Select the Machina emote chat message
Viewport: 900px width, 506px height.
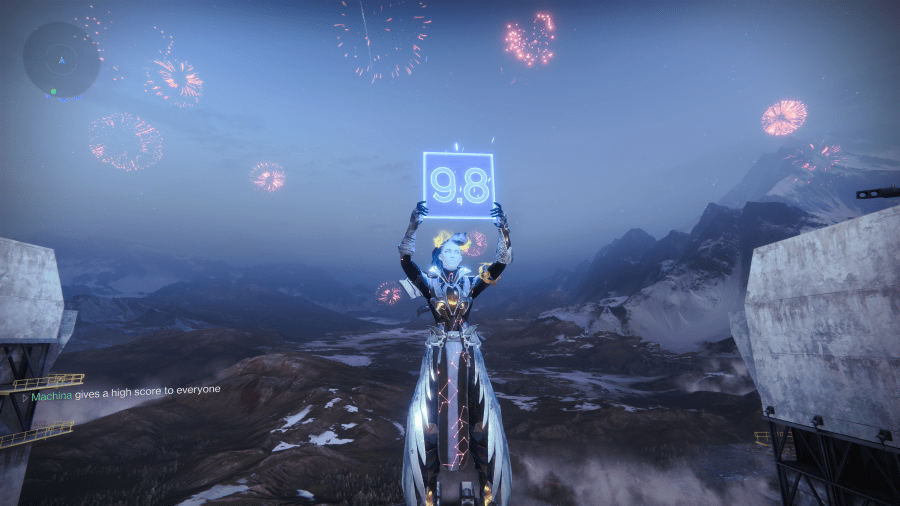pos(125,395)
